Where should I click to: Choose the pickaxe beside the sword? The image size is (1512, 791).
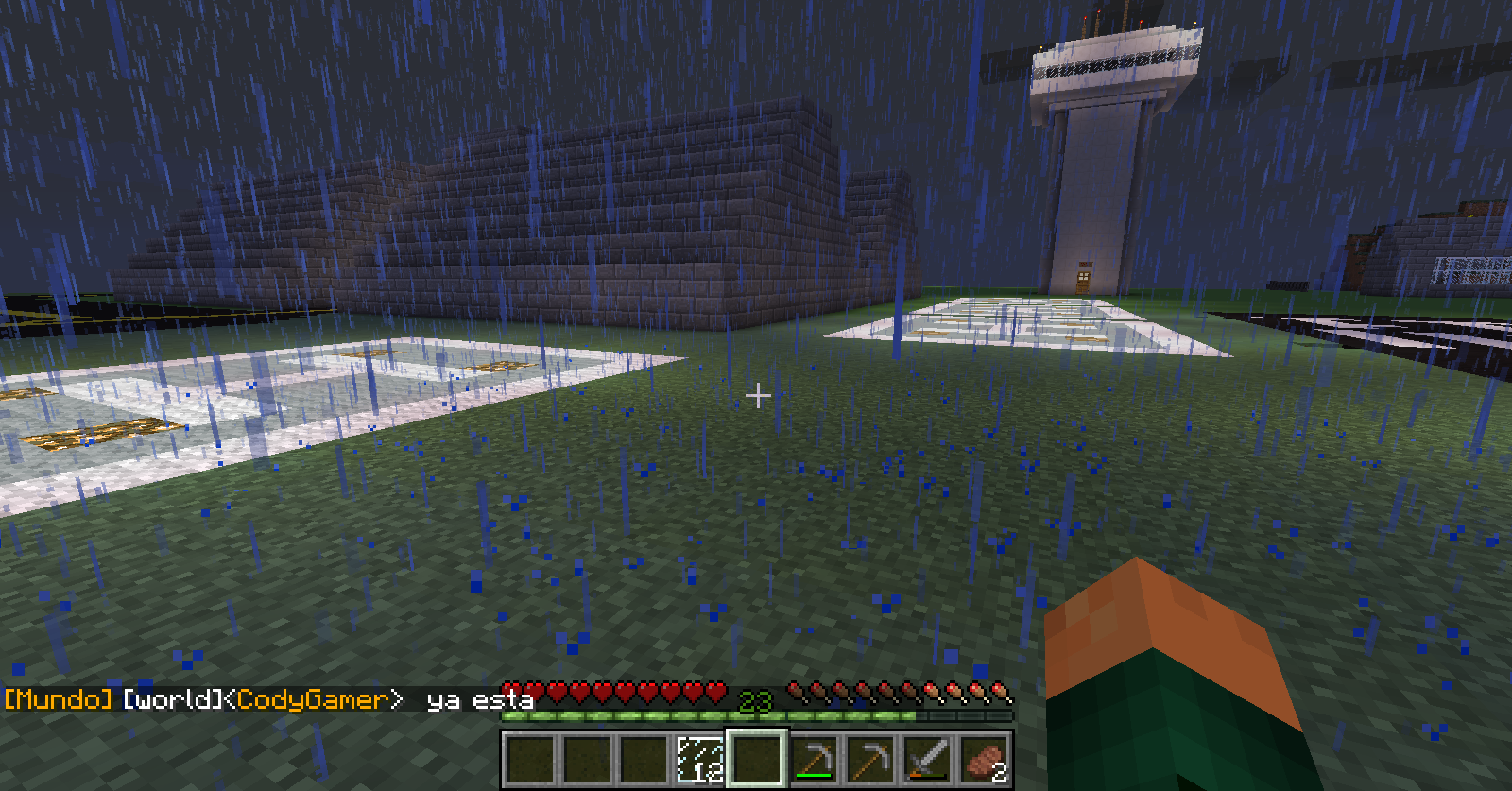[870, 758]
